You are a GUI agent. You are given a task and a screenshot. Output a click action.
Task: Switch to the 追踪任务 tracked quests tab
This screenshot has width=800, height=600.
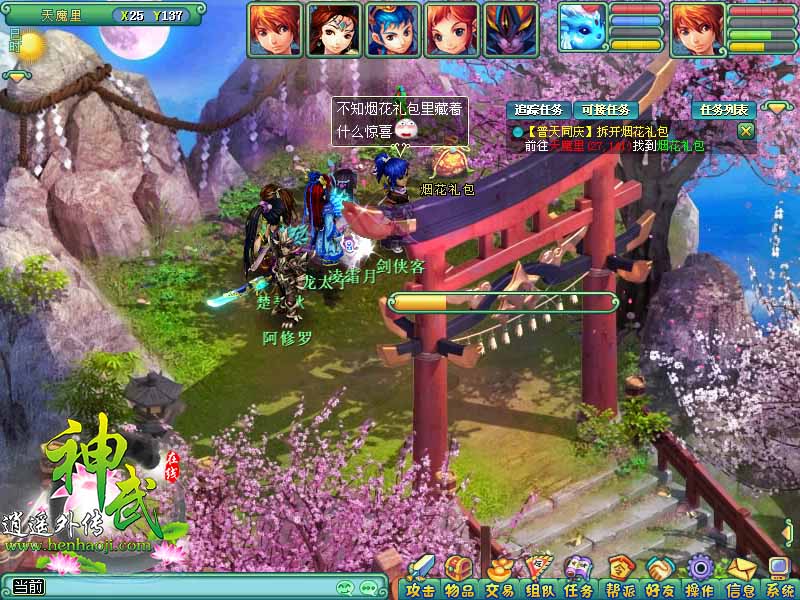(x=539, y=110)
